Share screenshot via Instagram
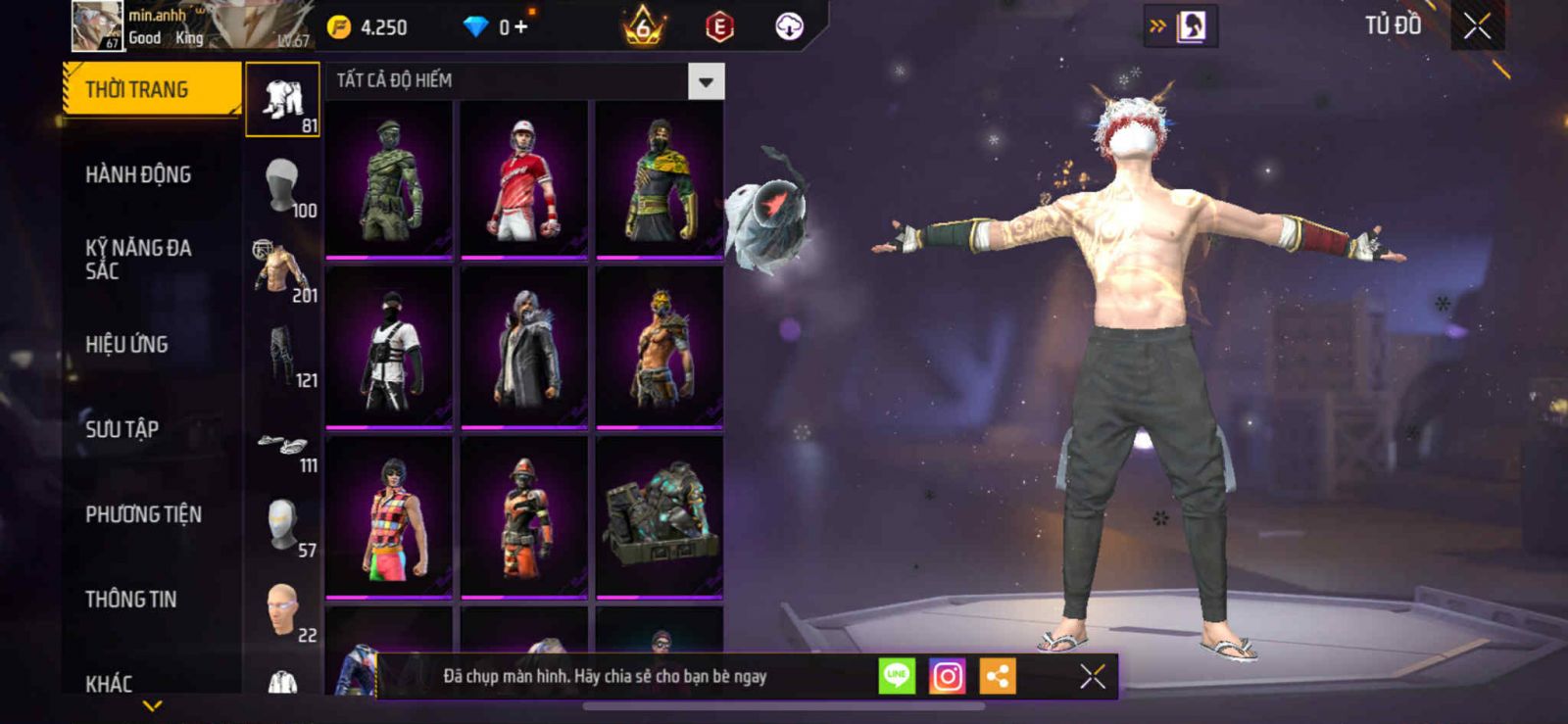Screen dimensions: 1568x724 click(x=947, y=676)
